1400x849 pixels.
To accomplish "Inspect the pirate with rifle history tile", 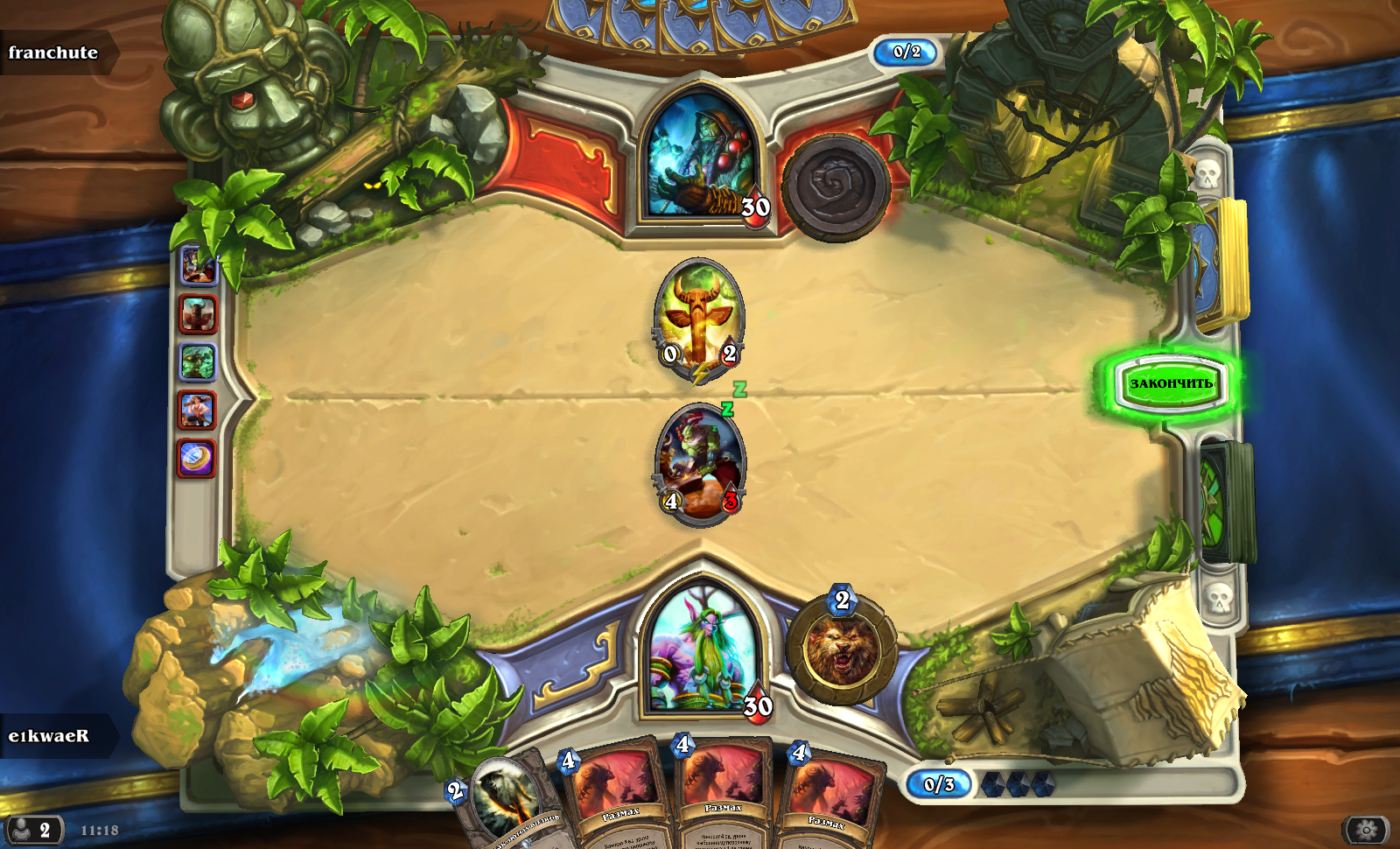I will click(198, 410).
